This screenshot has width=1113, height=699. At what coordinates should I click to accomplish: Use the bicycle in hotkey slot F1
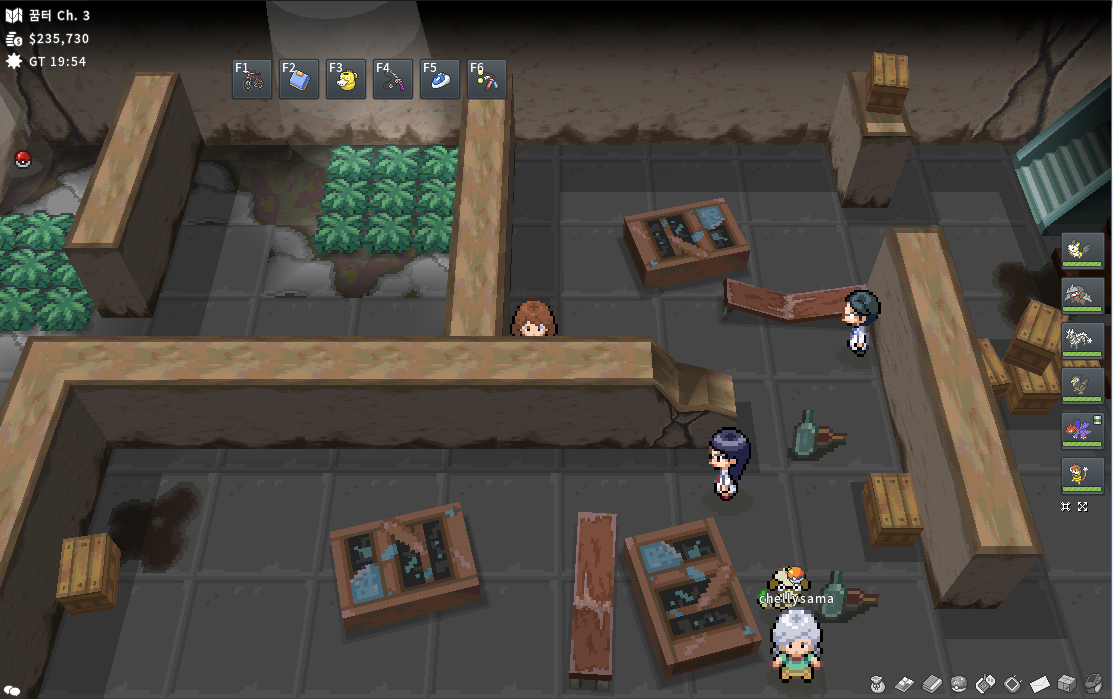click(x=253, y=79)
